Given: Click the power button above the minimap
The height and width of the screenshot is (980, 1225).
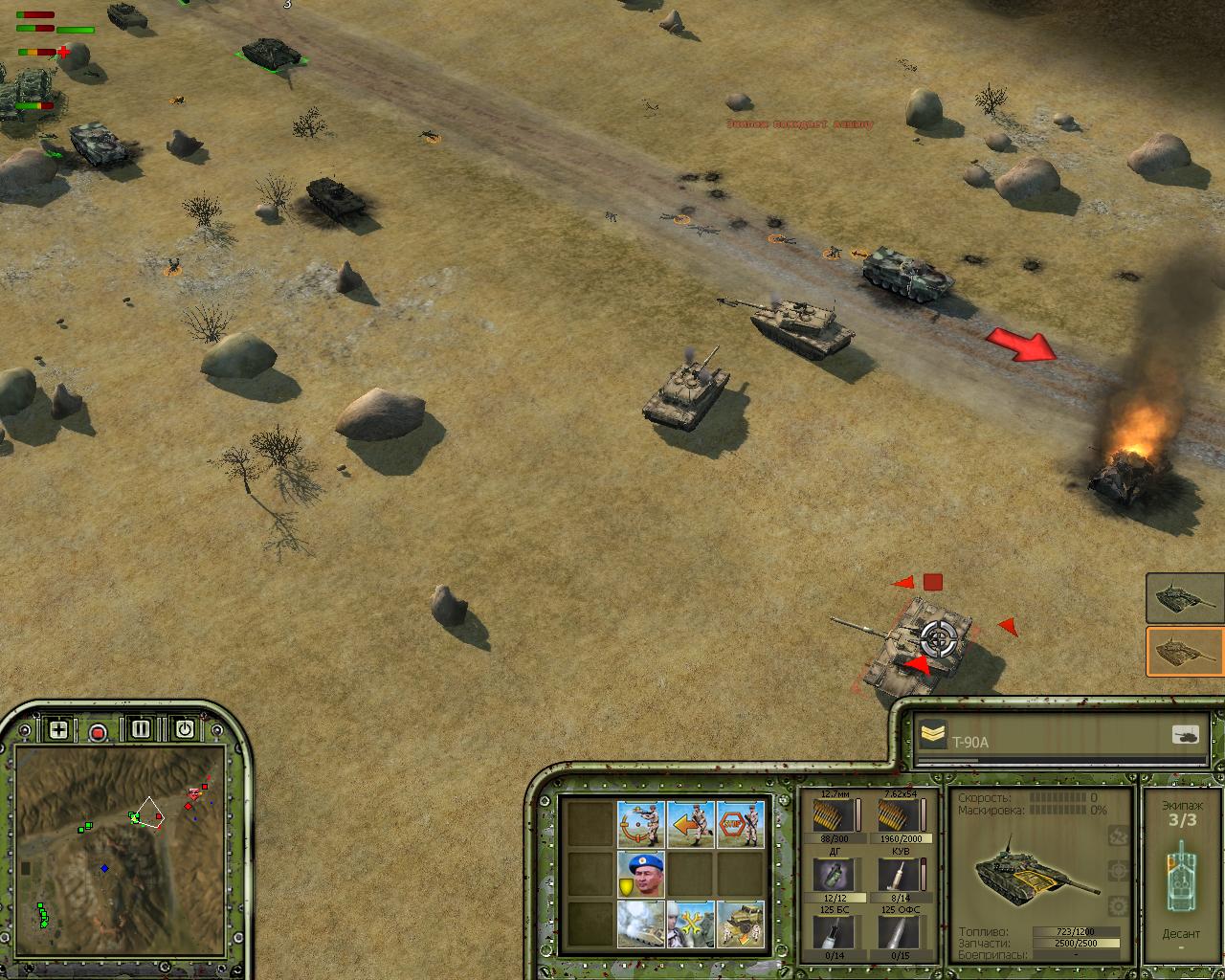Looking at the screenshot, I should coord(185,729).
